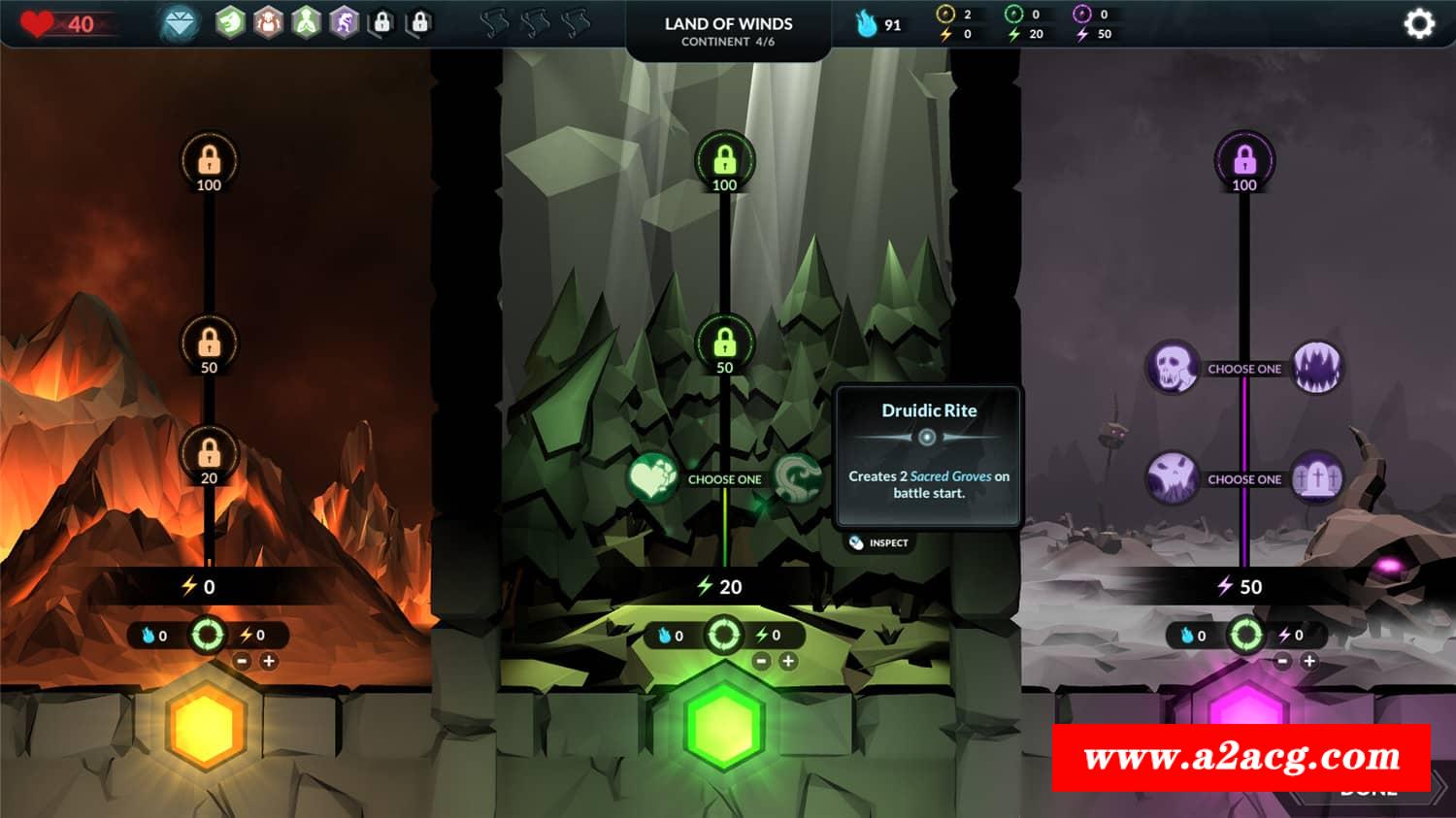Add energy to the green forest realm
Image resolution: width=1456 pixels, height=818 pixels.
click(788, 662)
